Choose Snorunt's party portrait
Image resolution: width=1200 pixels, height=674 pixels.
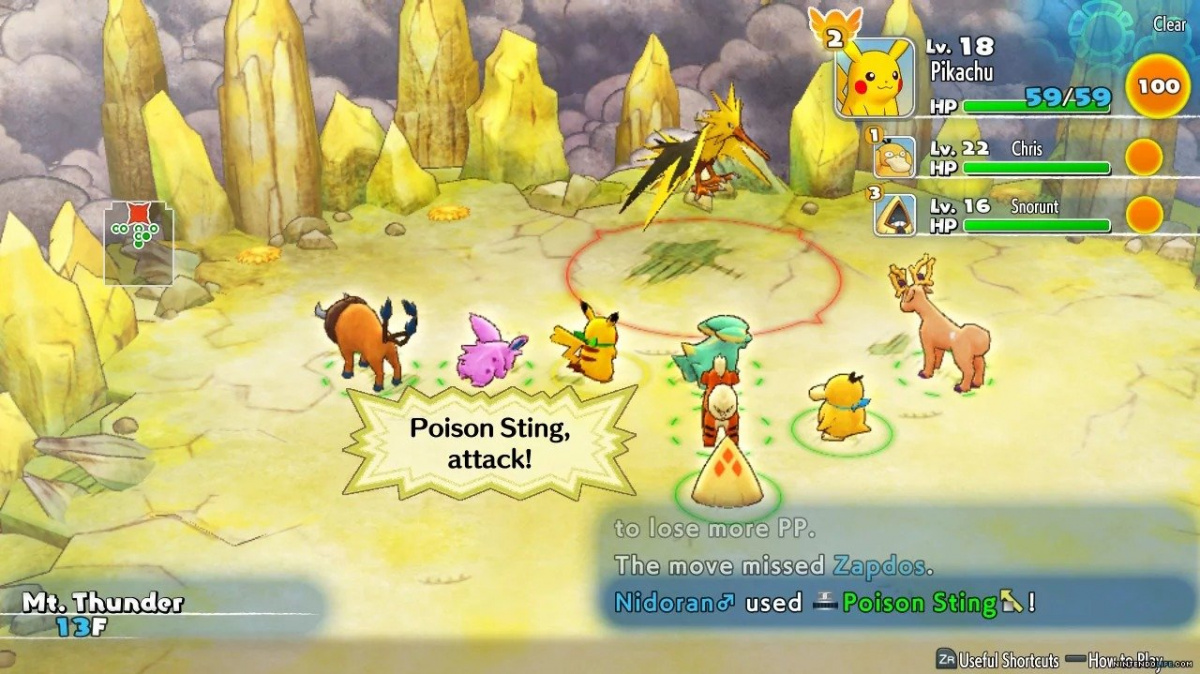(x=893, y=214)
